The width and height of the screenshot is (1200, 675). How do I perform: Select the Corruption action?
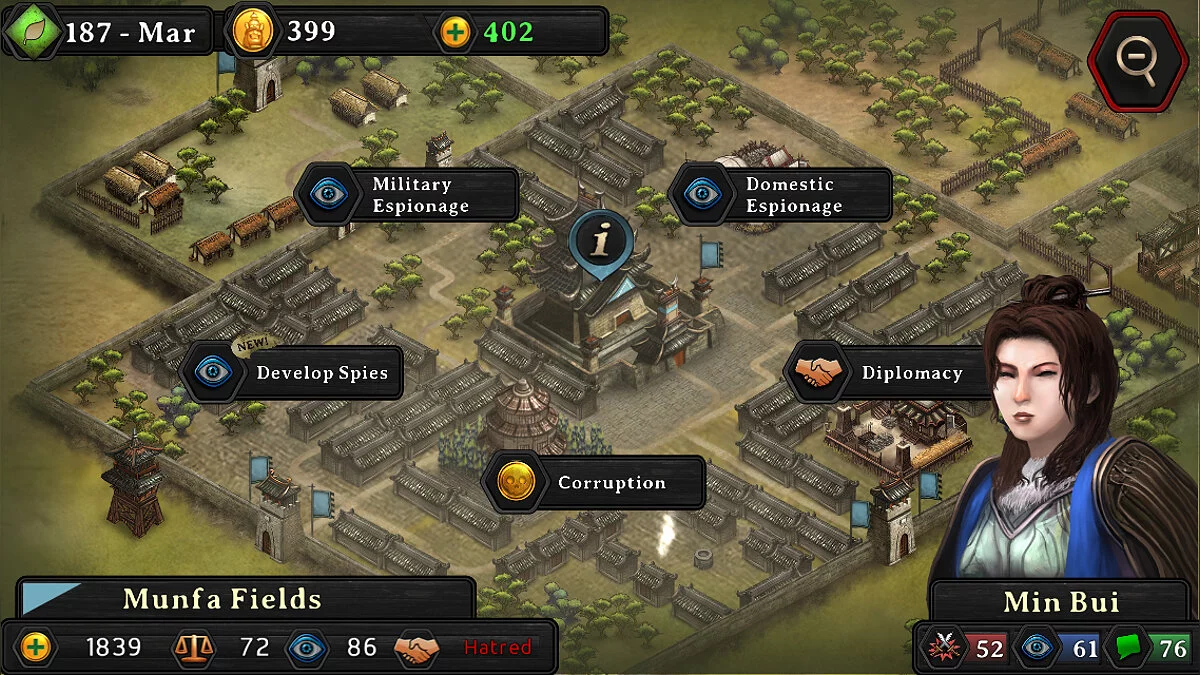click(x=595, y=483)
